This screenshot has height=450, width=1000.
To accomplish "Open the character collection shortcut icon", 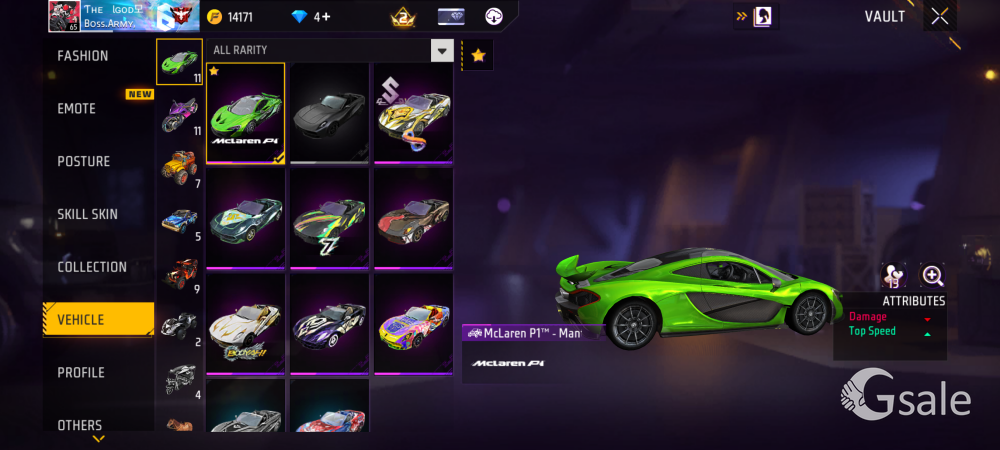I will [x=760, y=16].
